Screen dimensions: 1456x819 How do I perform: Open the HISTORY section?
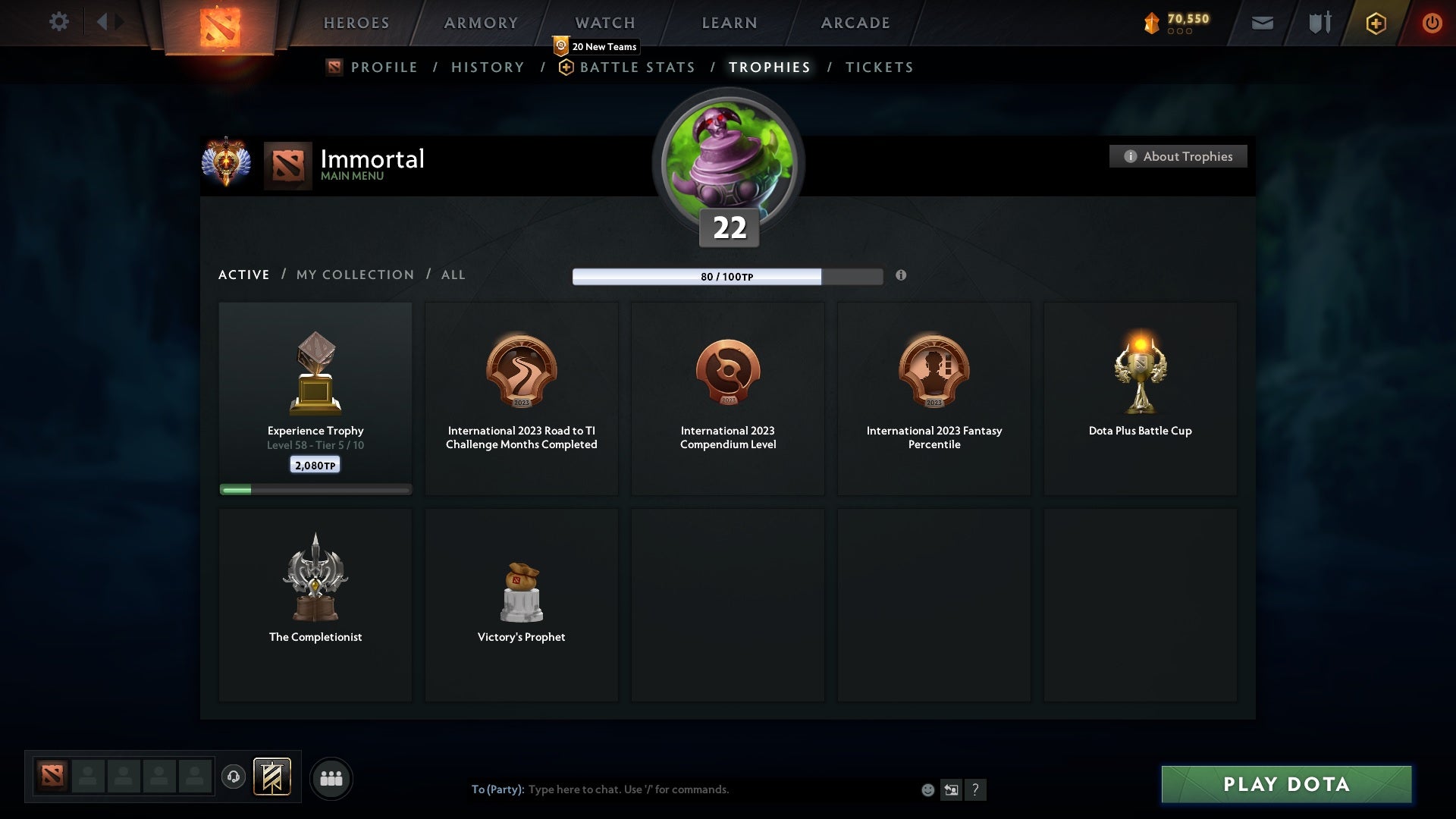(x=488, y=67)
